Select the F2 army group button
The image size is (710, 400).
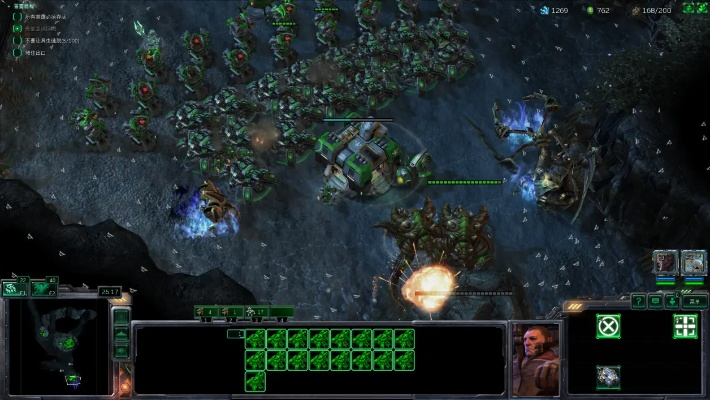pyautogui.click(x=45, y=288)
